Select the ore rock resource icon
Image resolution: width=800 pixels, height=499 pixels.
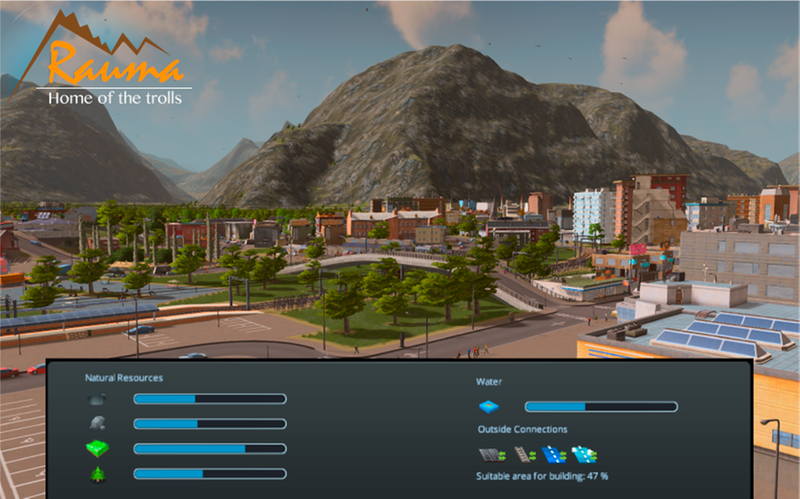(x=97, y=424)
